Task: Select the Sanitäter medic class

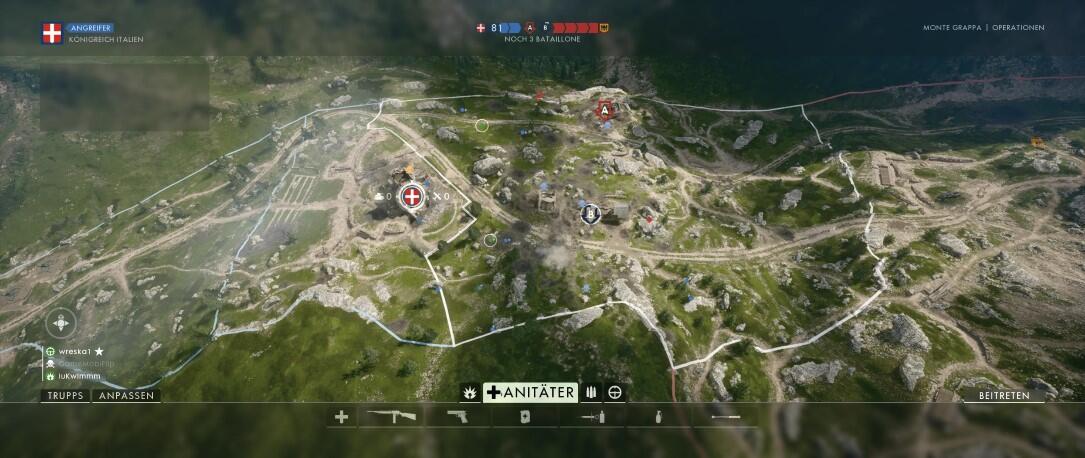Action: 530,392
